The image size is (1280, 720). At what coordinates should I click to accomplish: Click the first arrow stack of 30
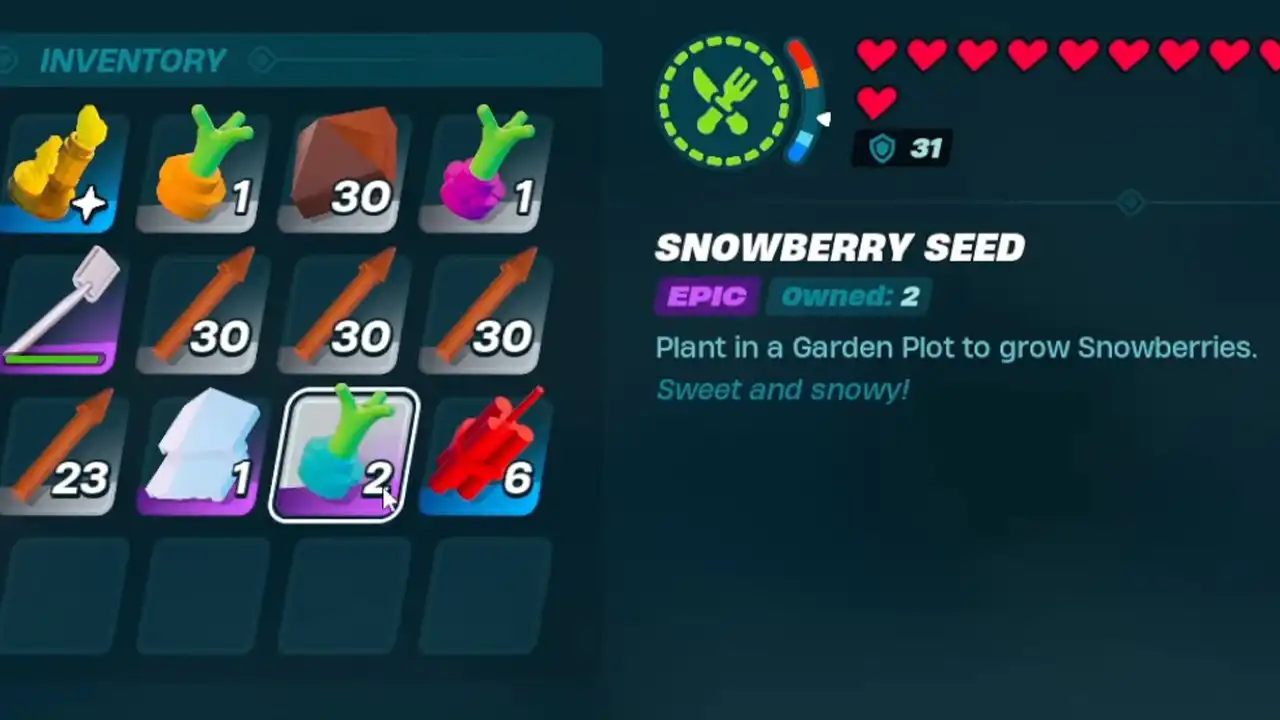[x=200, y=310]
